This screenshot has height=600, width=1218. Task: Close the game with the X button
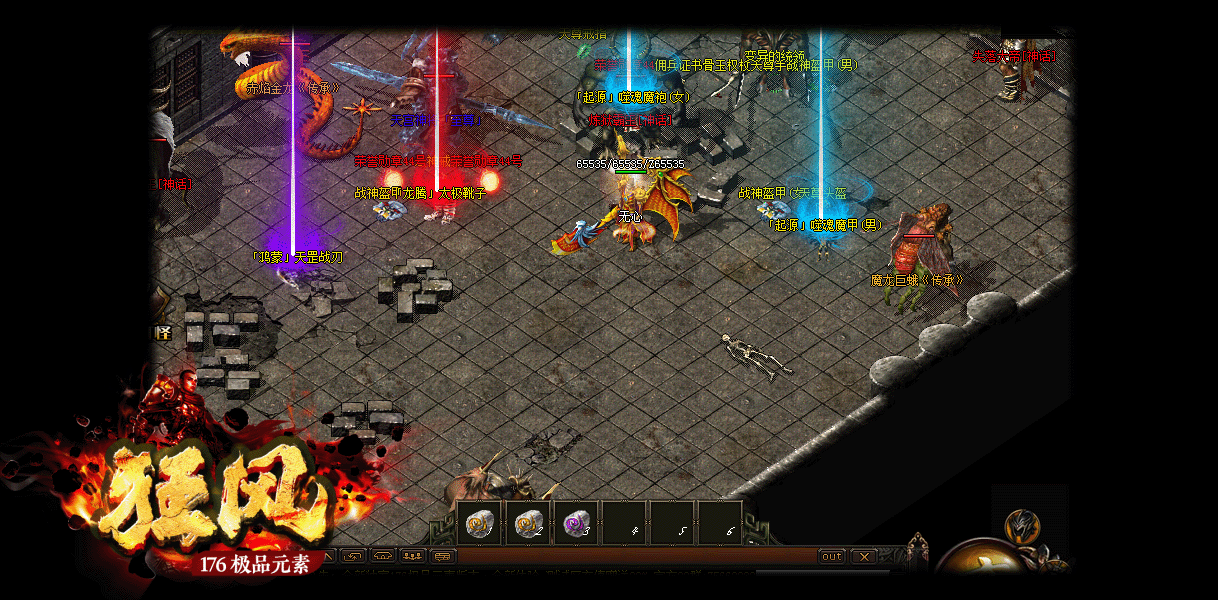(862, 556)
